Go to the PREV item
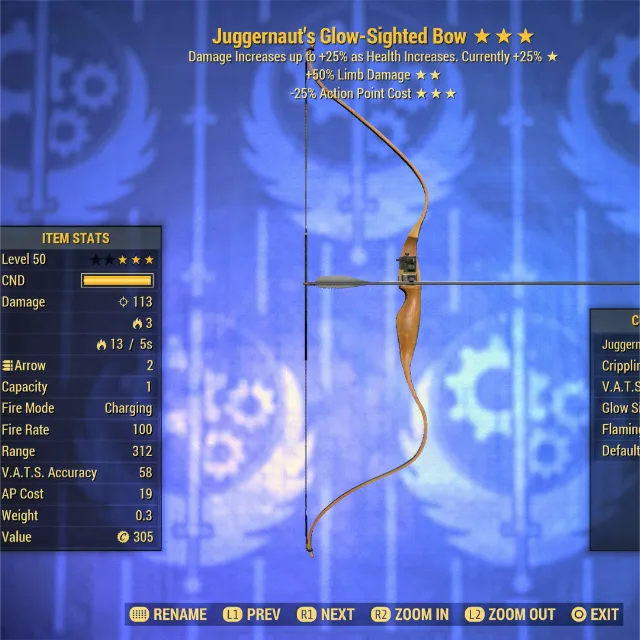Viewport: 640px width, 640px height. pyautogui.click(x=252, y=615)
